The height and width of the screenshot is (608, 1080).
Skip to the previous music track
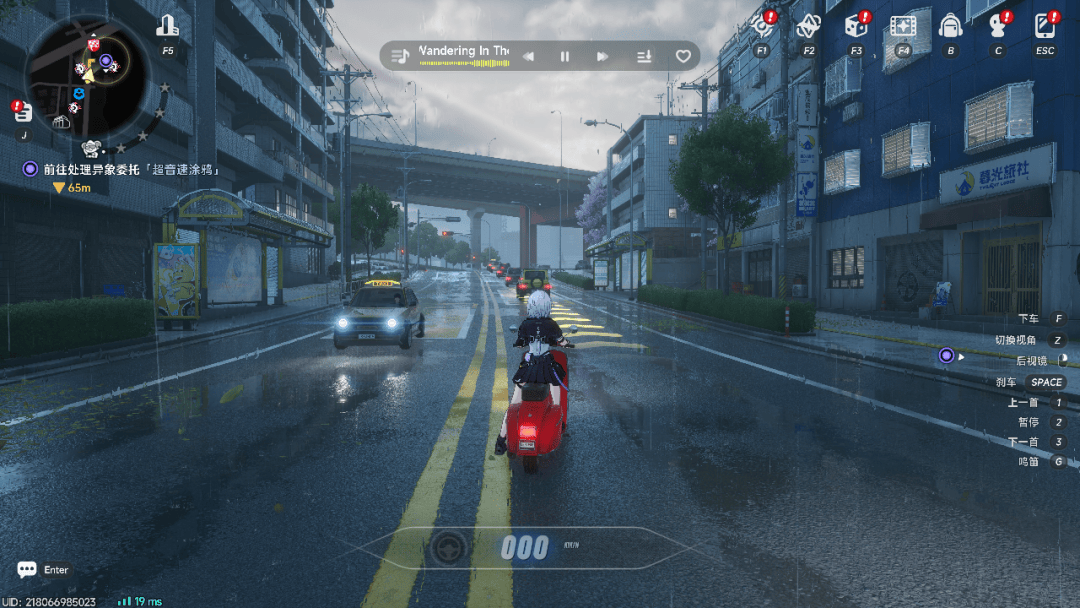(528, 56)
